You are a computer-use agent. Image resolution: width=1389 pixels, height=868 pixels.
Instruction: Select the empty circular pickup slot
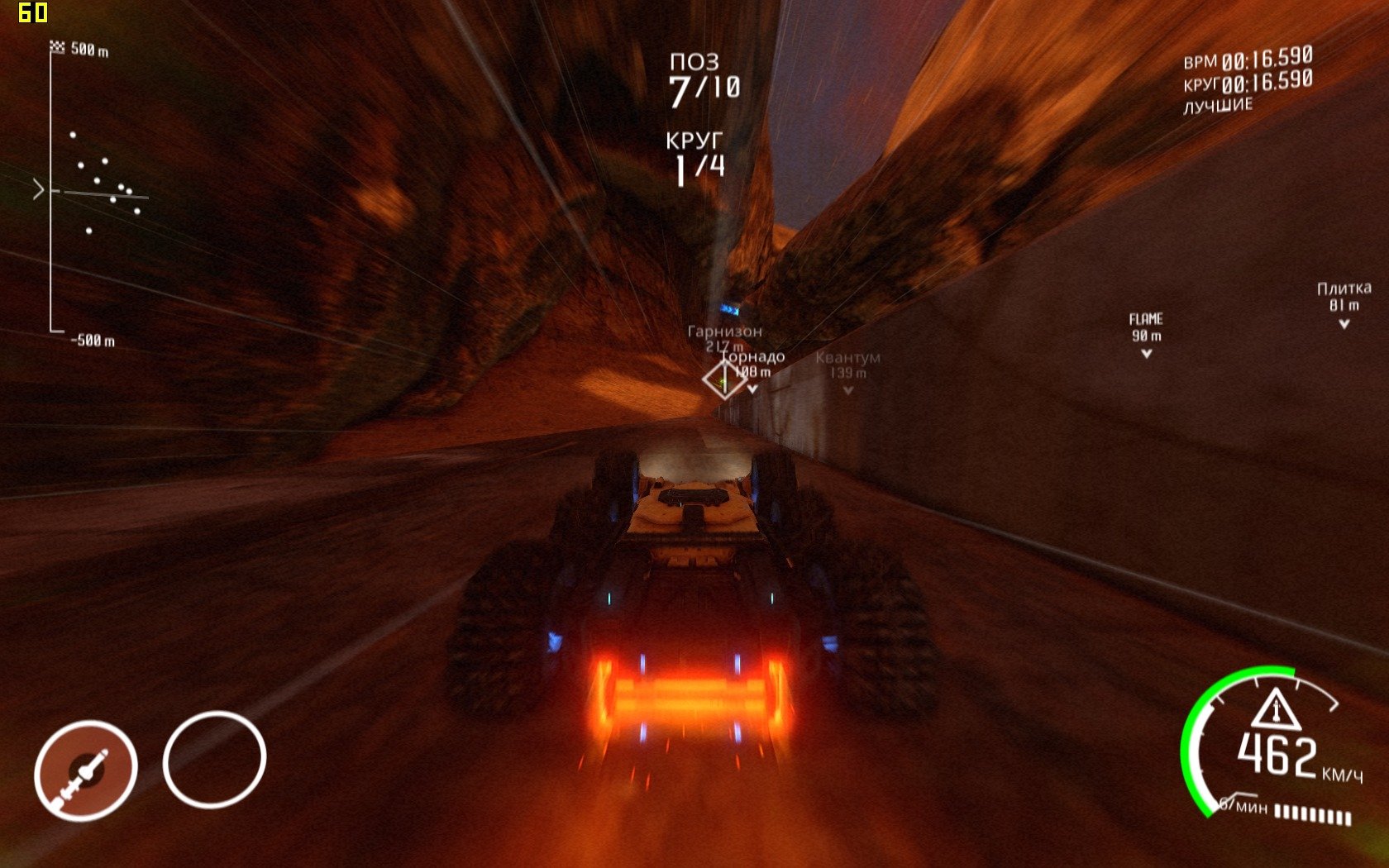coord(214,758)
